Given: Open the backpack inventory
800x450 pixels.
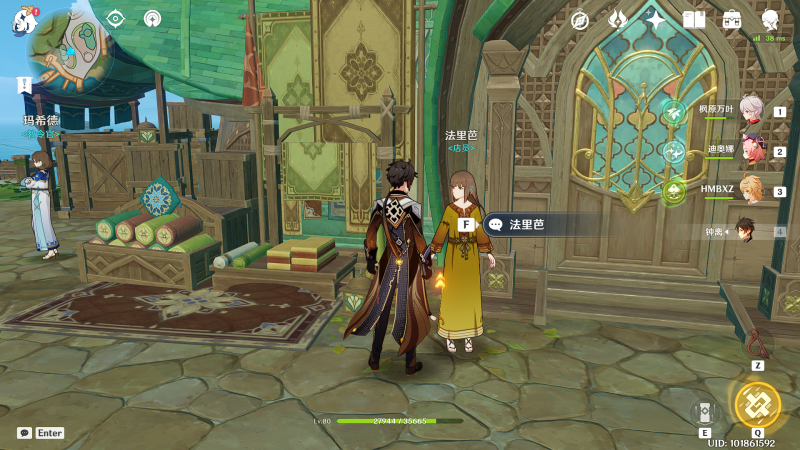Looking at the screenshot, I should tap(732, 20).
